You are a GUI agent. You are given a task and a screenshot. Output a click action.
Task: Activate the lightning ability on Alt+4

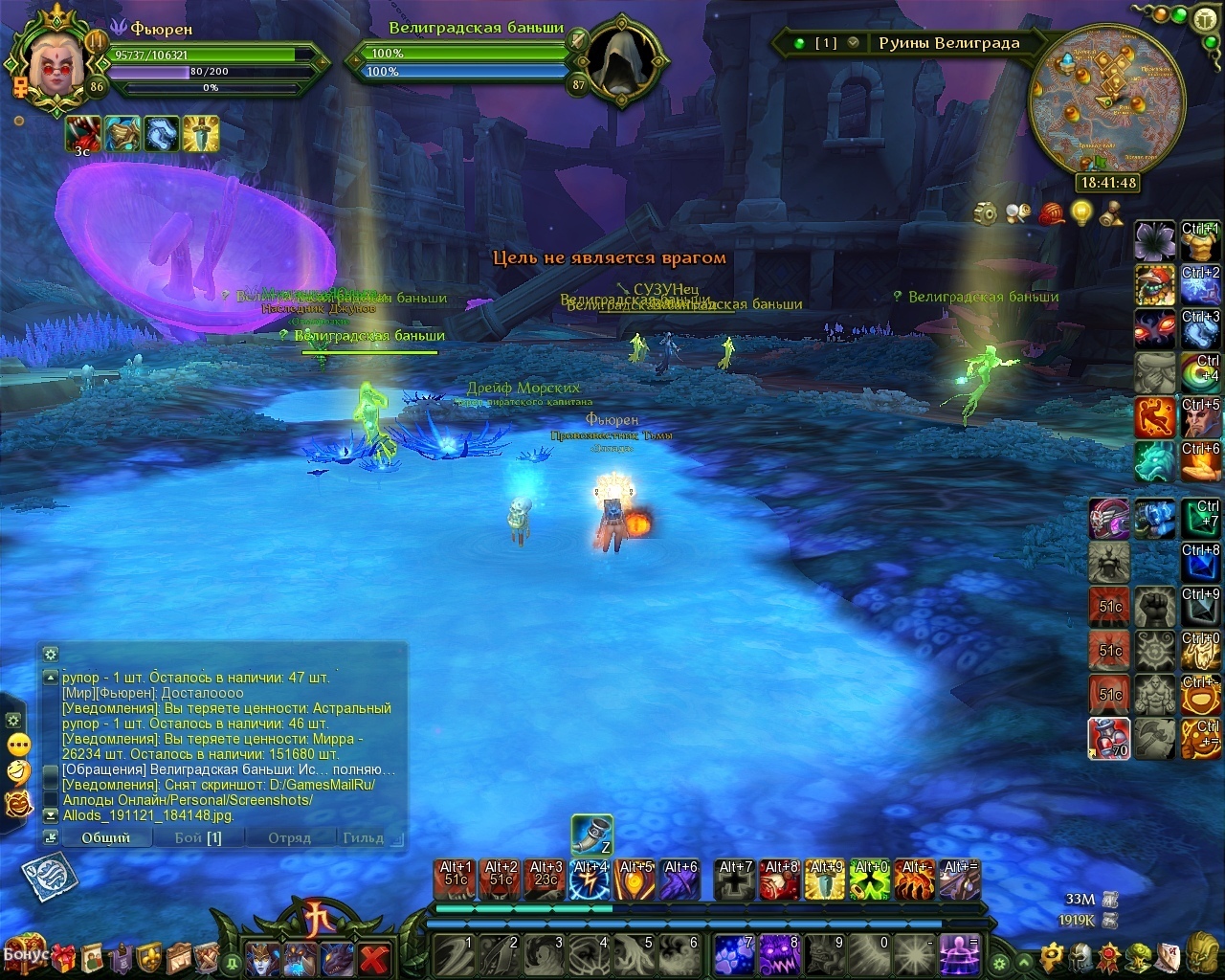pyautogui.click(x=590, y=880)
